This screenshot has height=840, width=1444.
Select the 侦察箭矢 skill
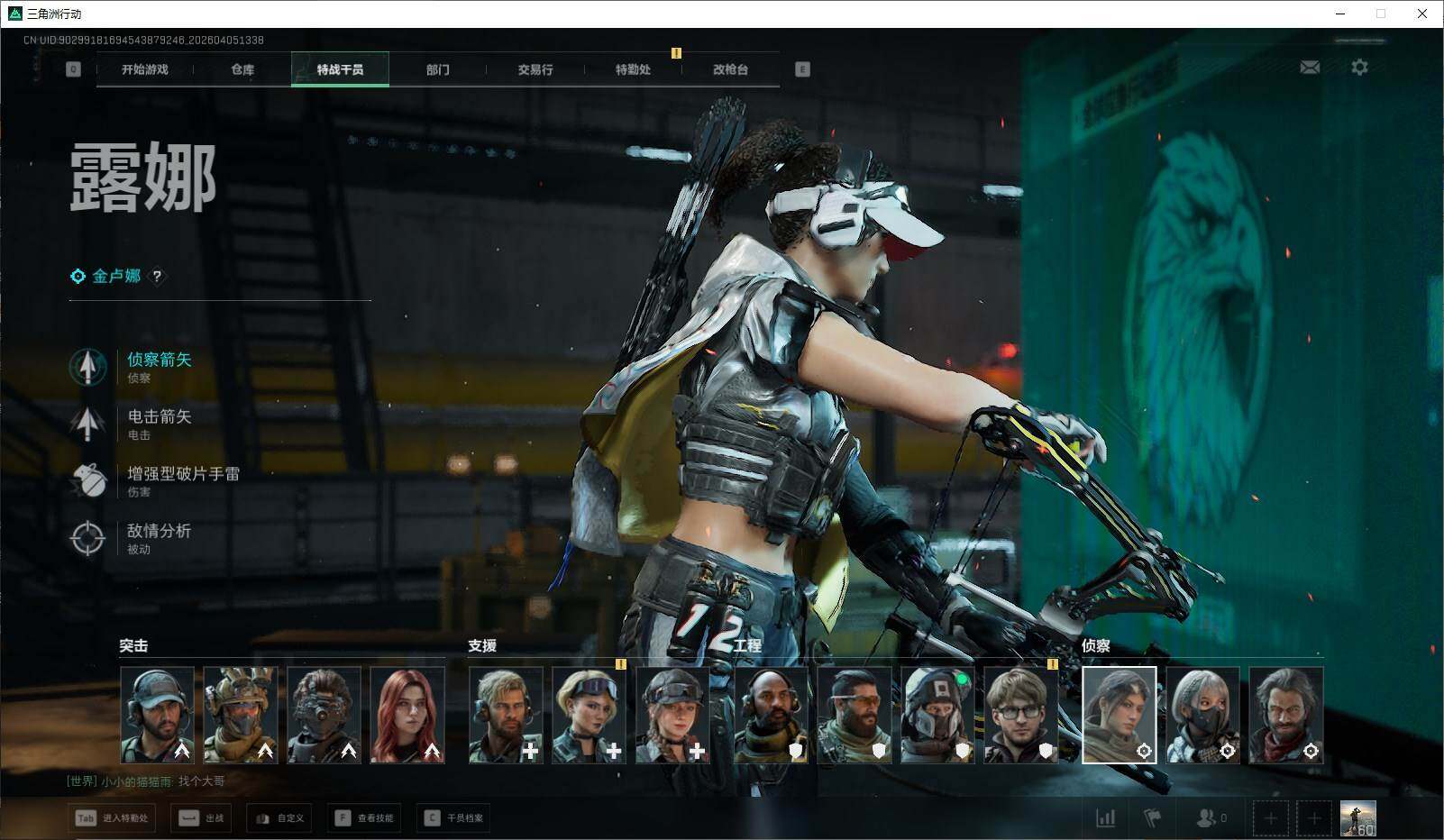click(x=159, y=361)
